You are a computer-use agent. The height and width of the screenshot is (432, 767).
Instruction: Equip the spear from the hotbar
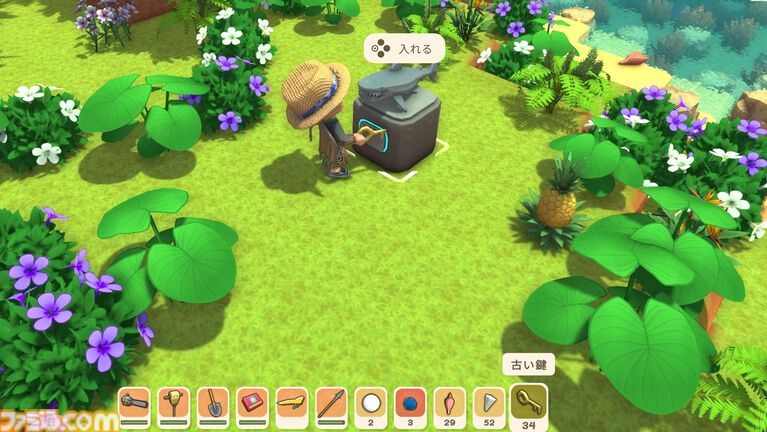[x=331, y=403]
